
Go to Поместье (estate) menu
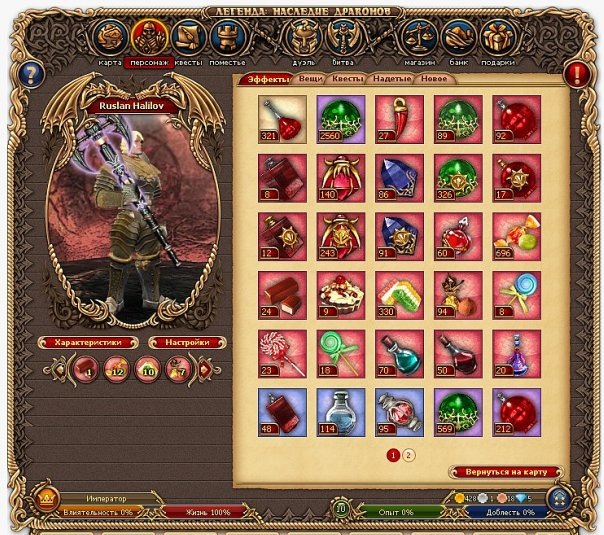tap(228, 38)
